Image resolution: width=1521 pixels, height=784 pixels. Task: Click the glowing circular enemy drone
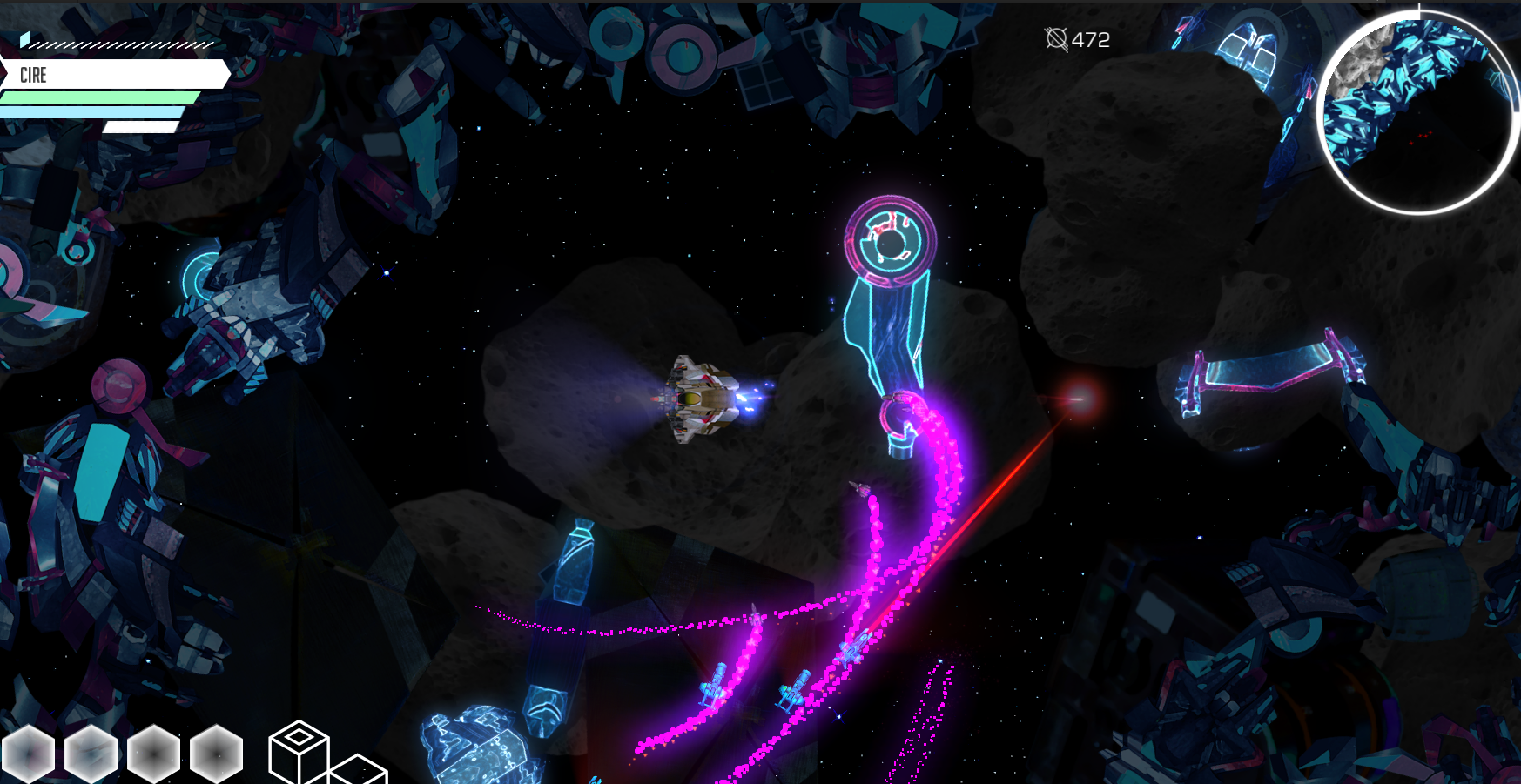(891, 241)
